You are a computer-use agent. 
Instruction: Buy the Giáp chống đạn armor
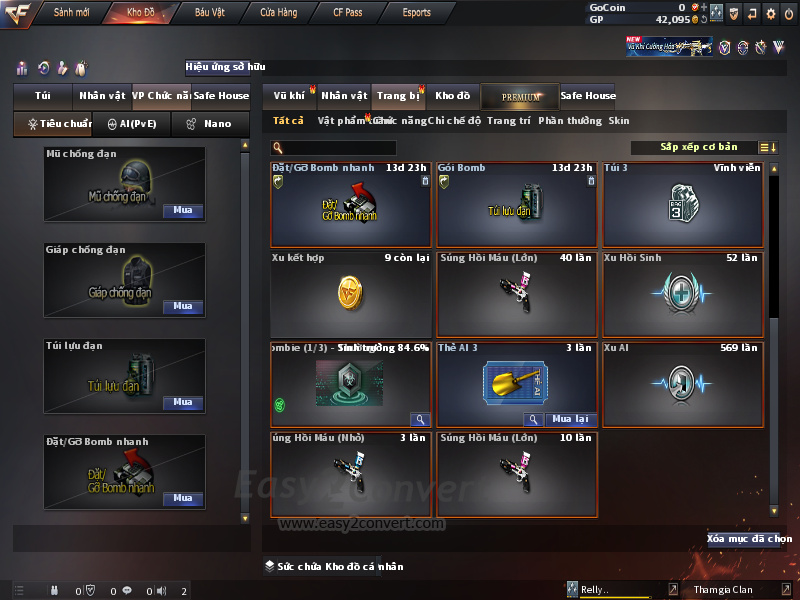coord(183,307)
